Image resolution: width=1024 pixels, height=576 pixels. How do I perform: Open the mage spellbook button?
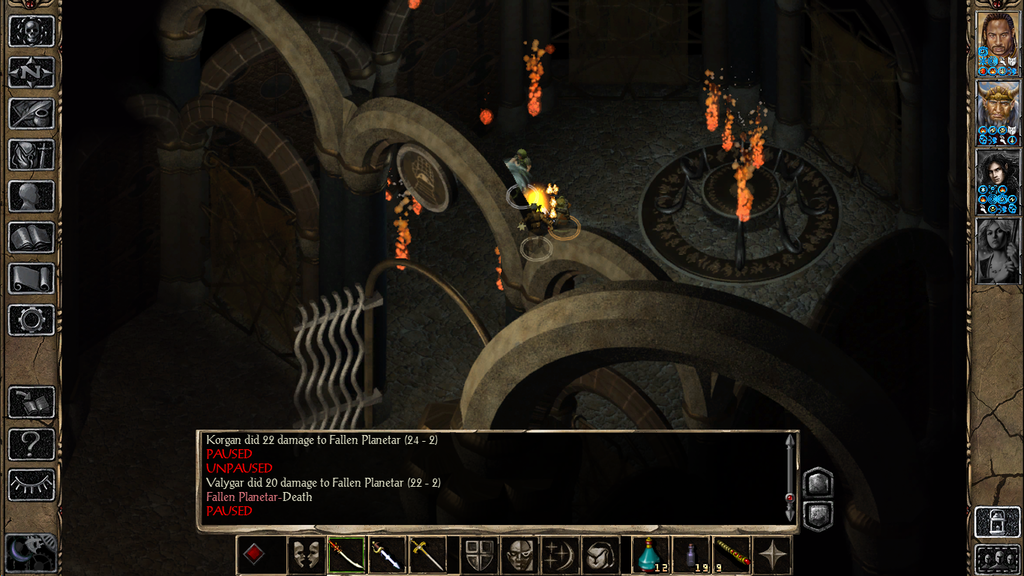pyautogui.click(x=31, y=237)
